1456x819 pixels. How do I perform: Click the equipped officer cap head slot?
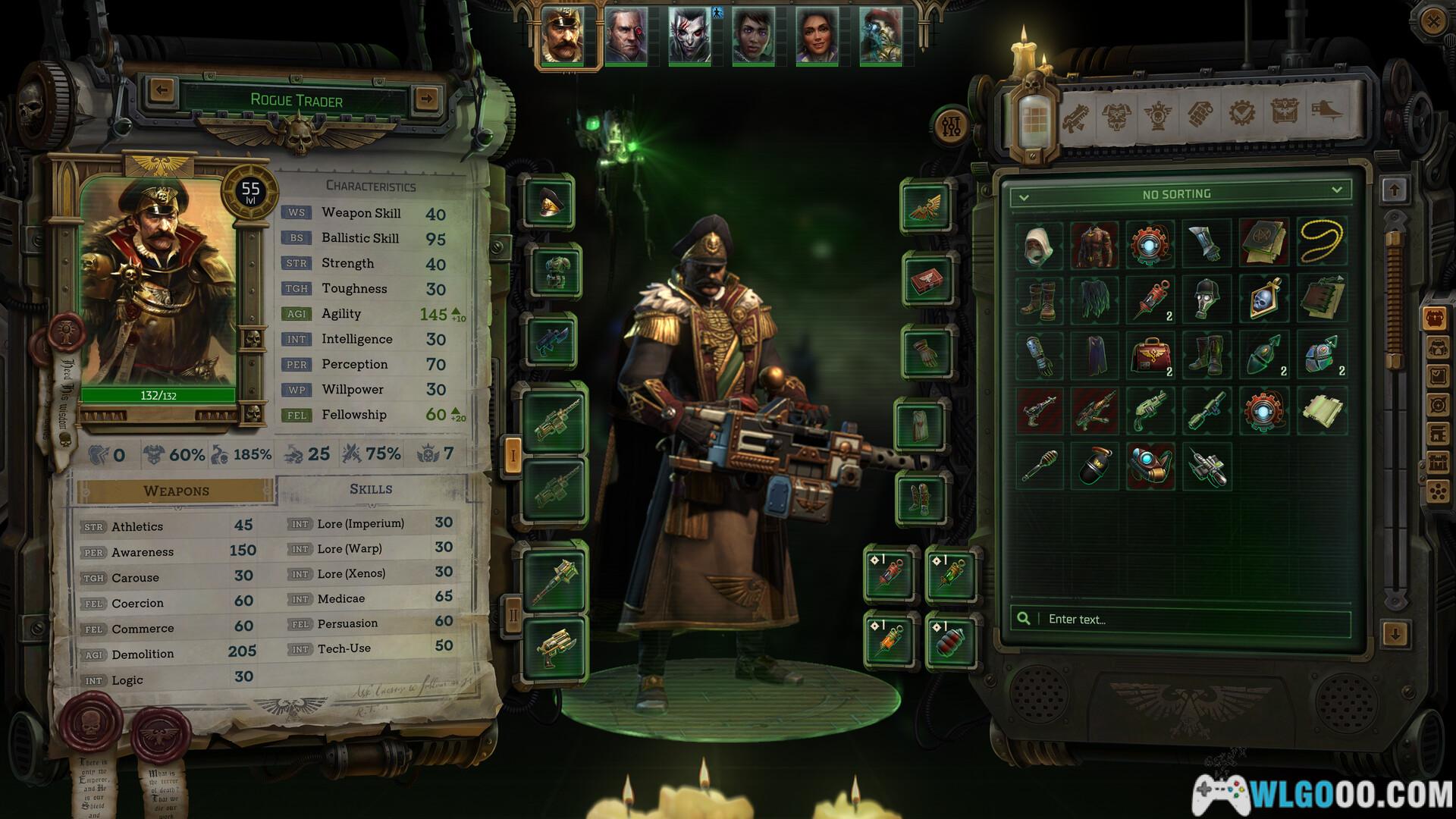[551, 200]
